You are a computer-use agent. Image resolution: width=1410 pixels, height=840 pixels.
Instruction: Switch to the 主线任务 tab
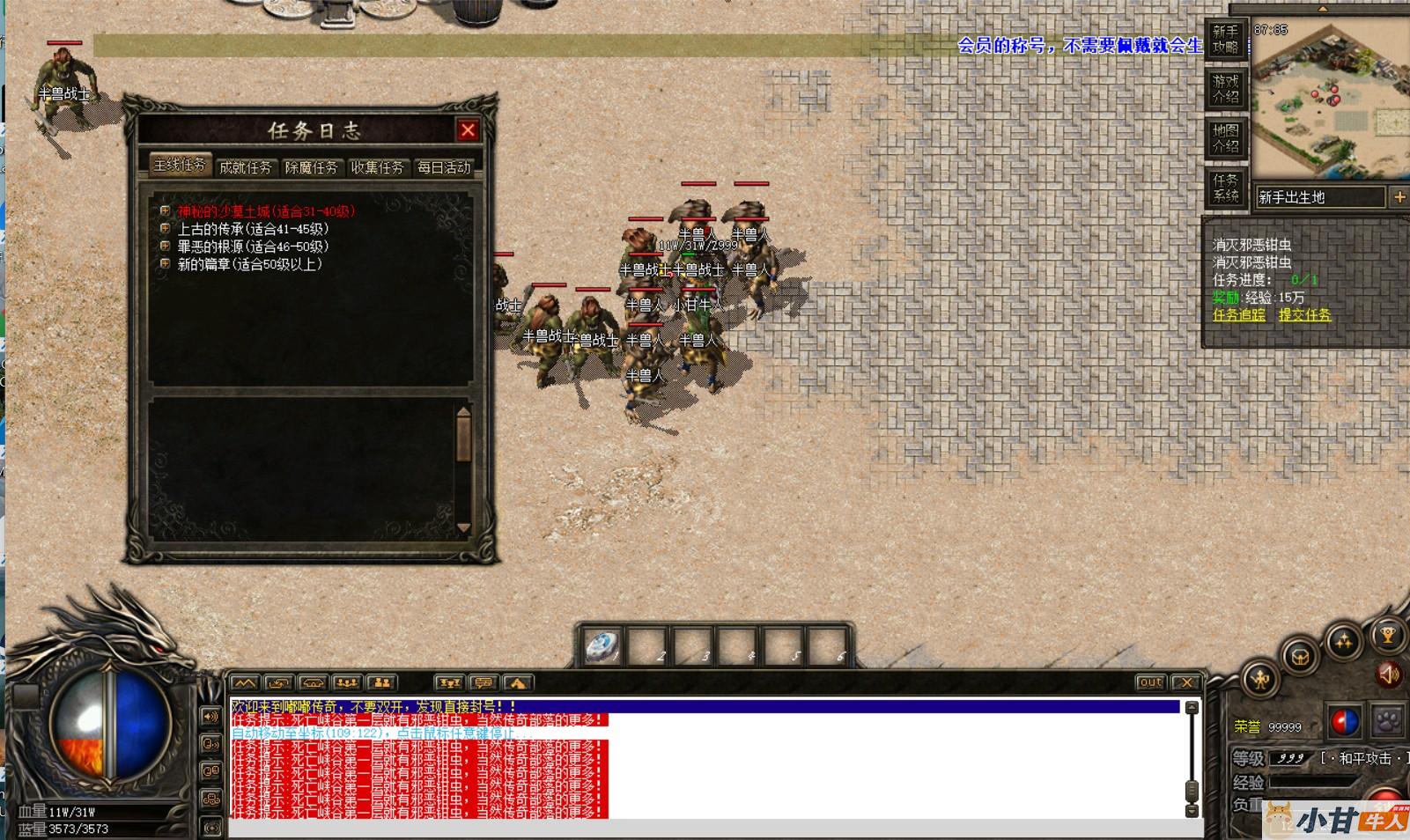(180, 166)
